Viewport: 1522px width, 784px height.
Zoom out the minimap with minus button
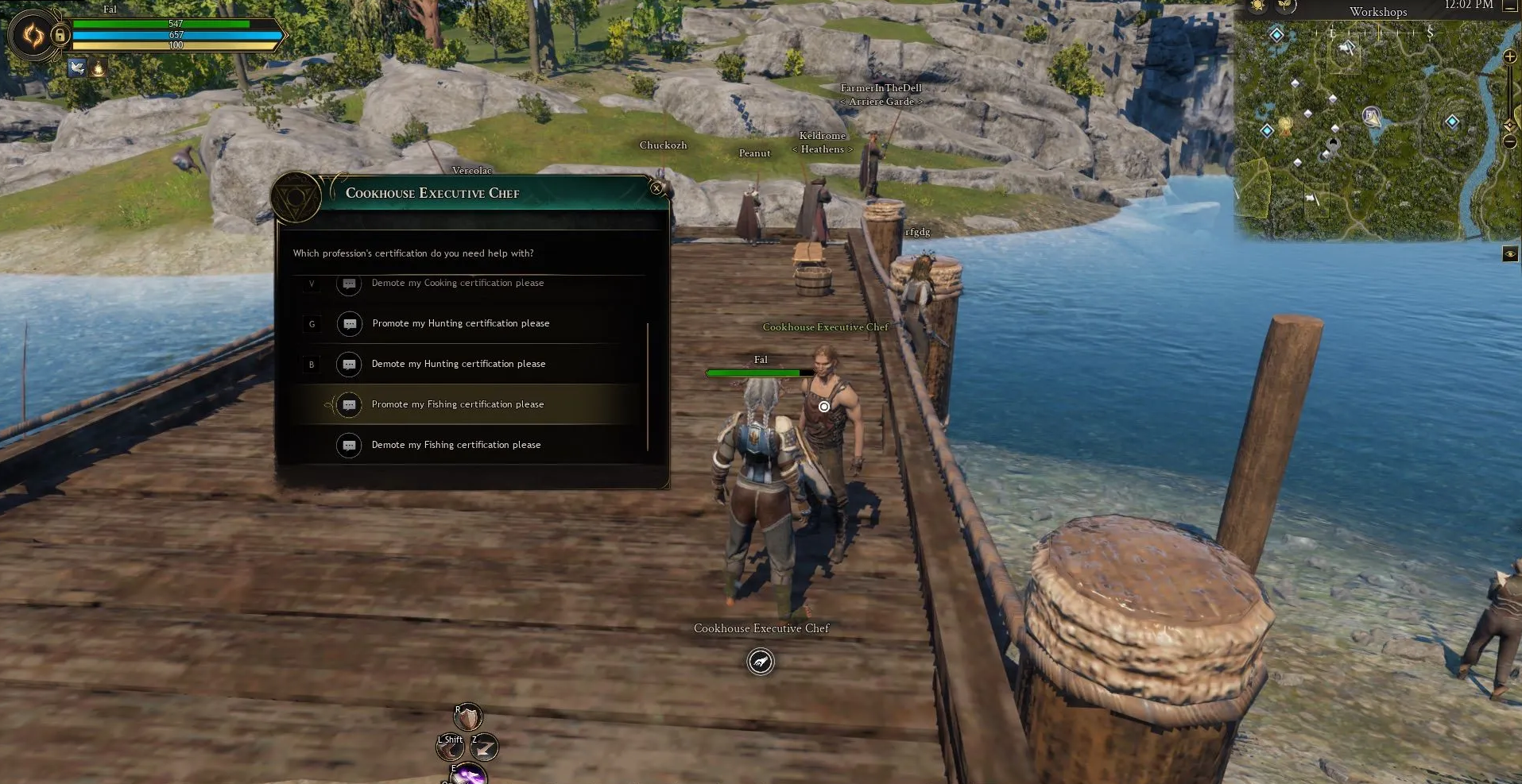1510,142
